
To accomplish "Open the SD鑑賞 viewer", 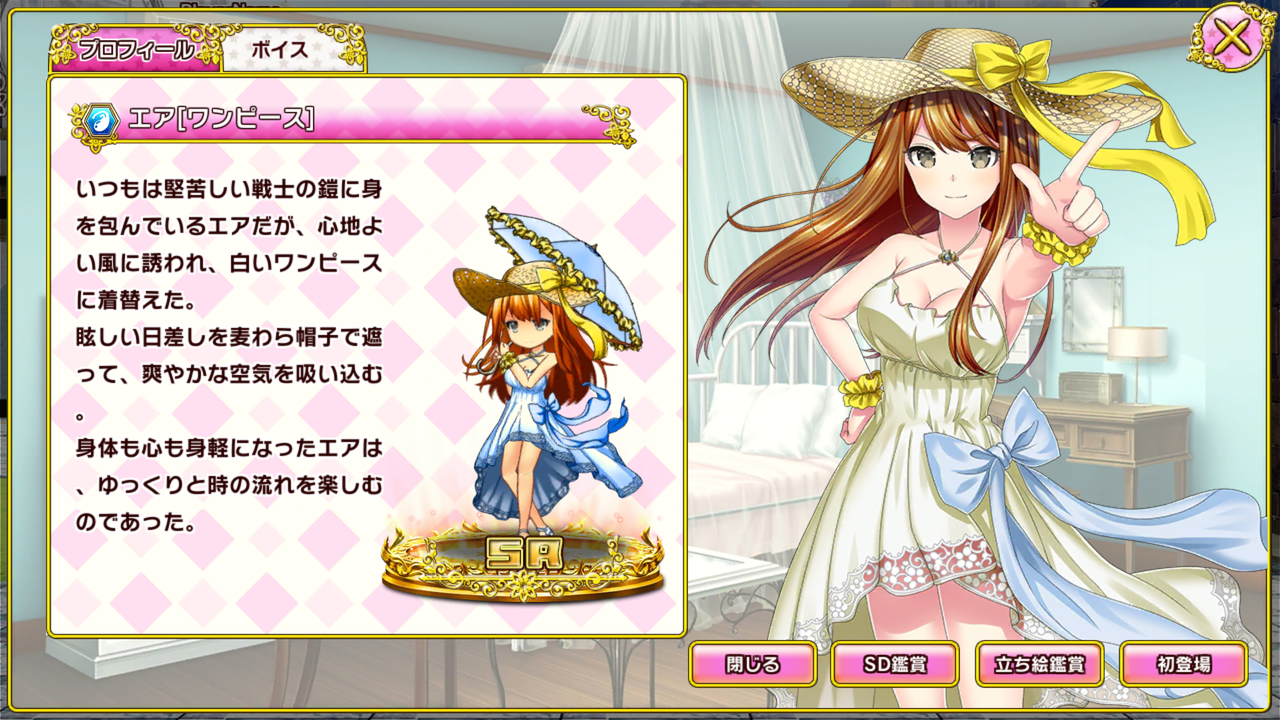I will [897, 663].
